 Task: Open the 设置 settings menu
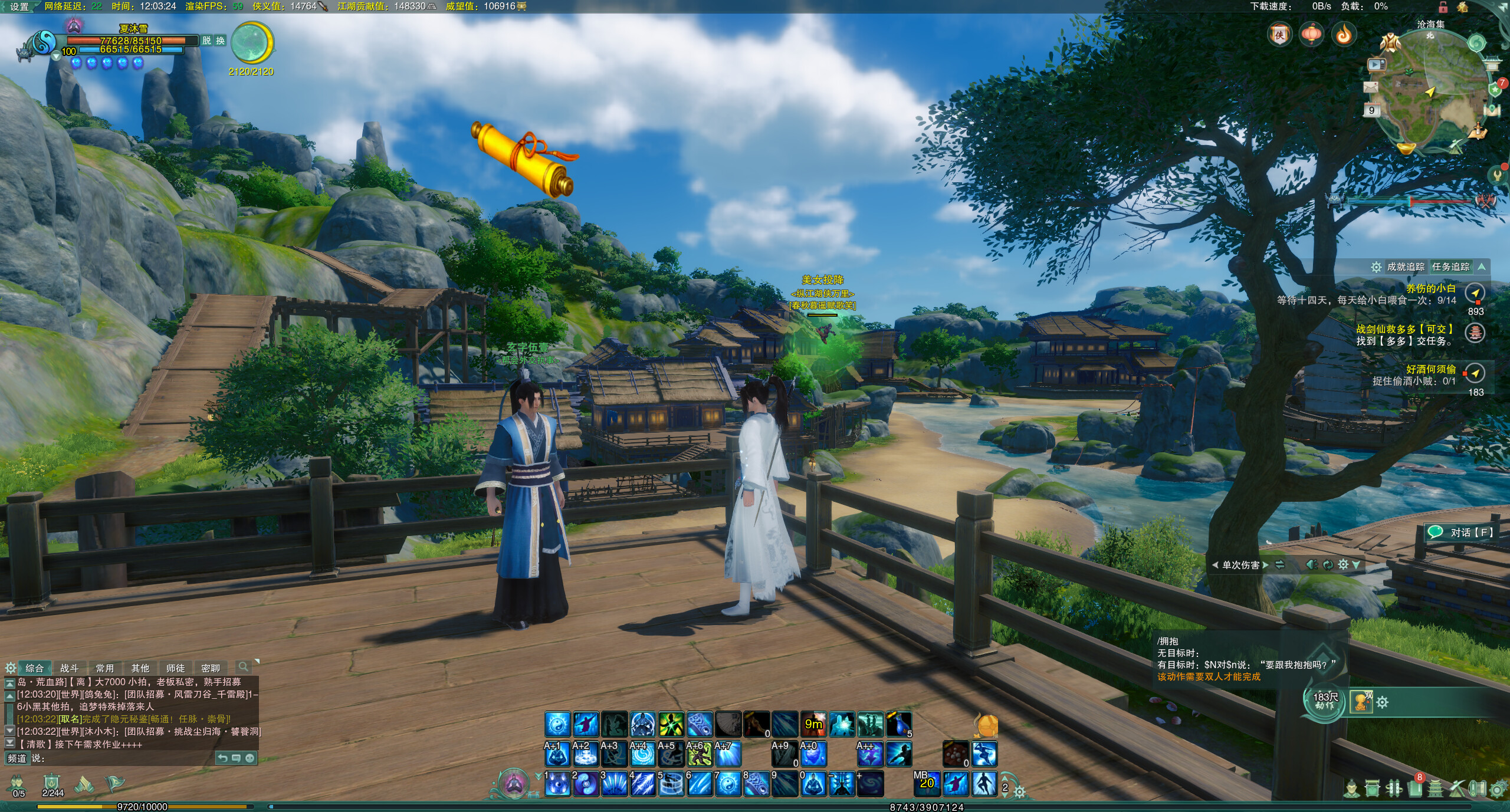(x=19, y=6)
